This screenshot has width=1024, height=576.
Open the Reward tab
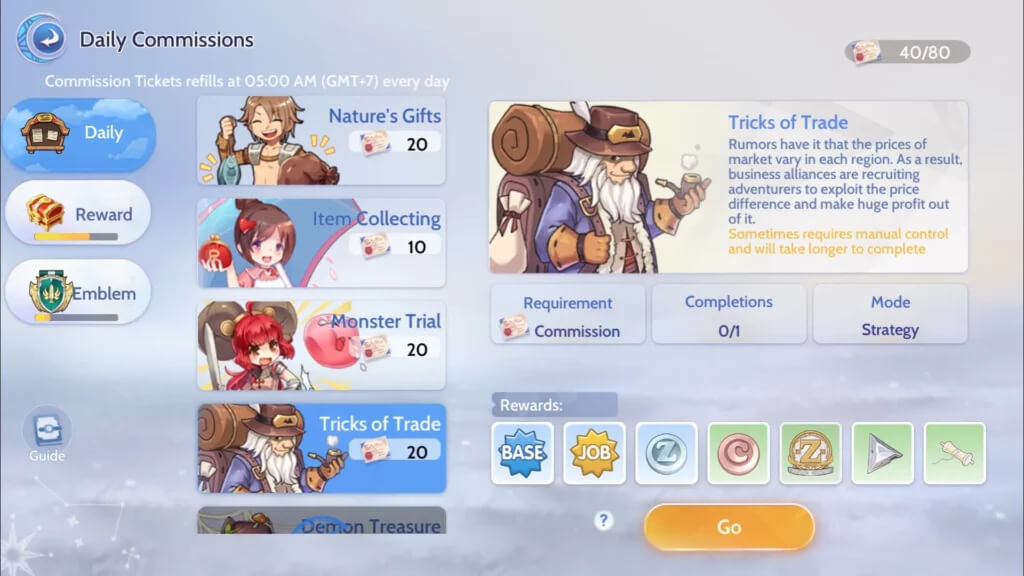click(x=78, y=213)
